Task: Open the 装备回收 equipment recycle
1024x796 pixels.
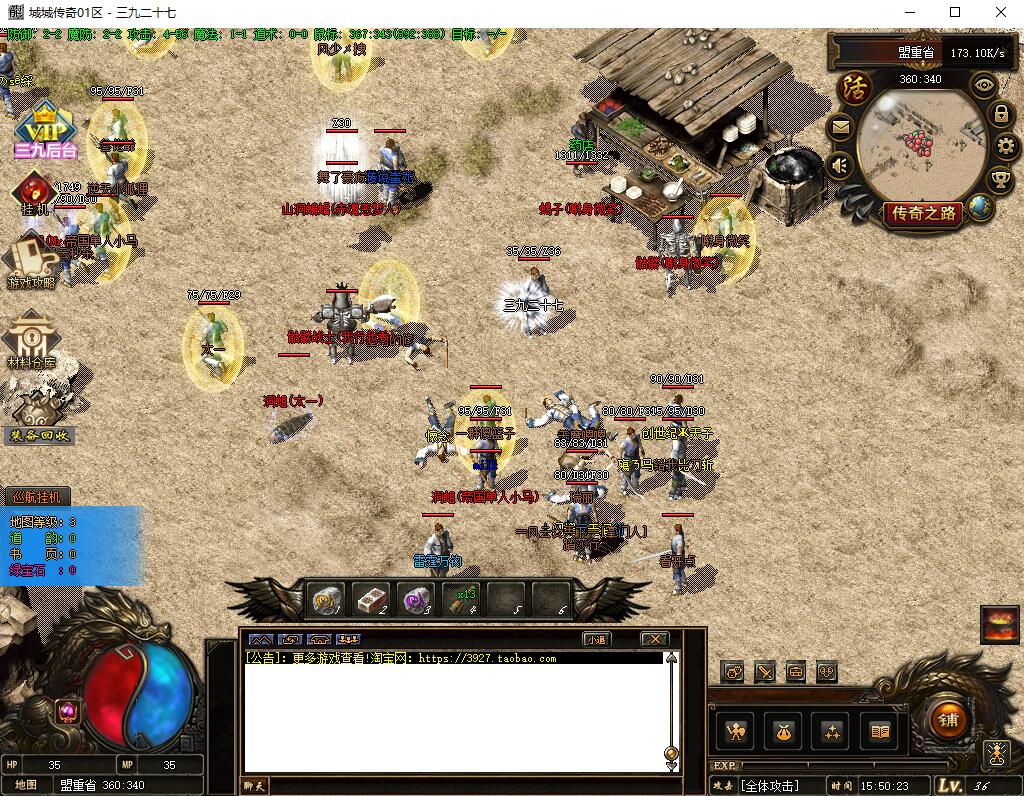Action: [40, 412]
